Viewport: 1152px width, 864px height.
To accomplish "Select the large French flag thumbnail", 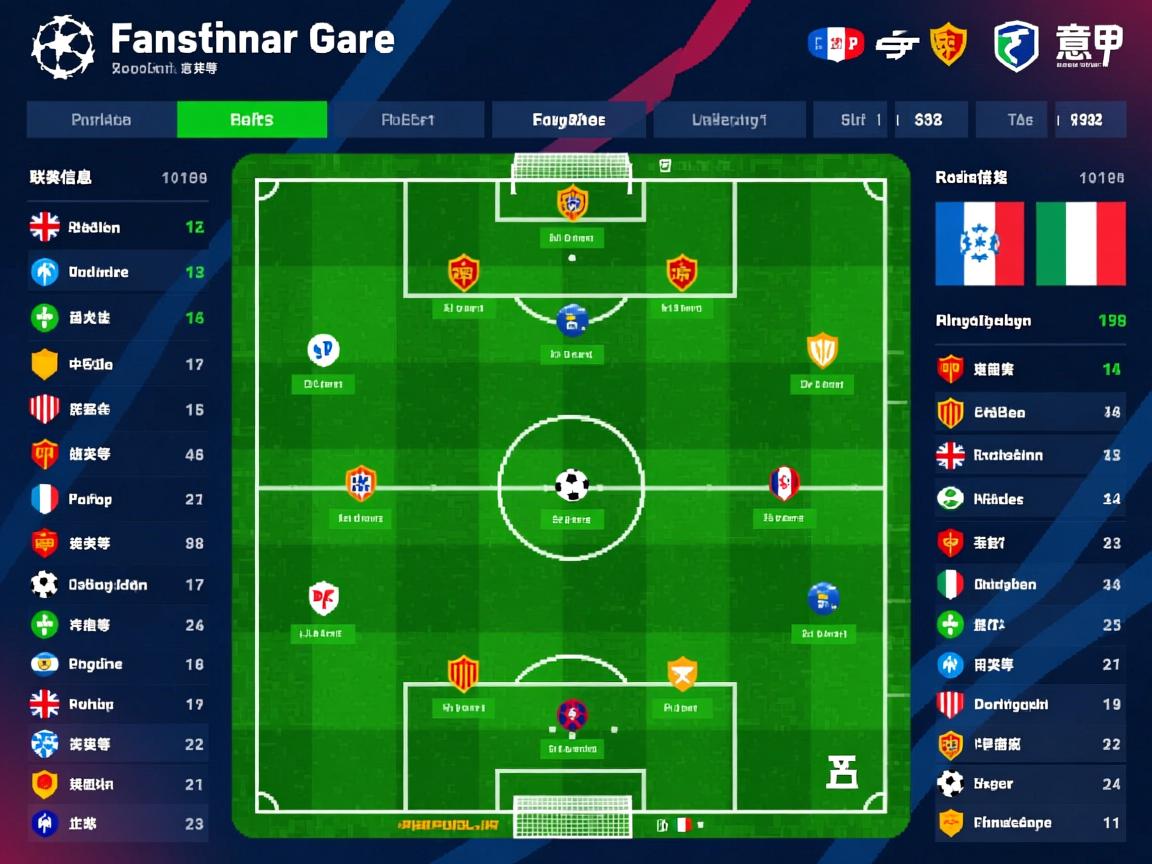I will (979, 244).
